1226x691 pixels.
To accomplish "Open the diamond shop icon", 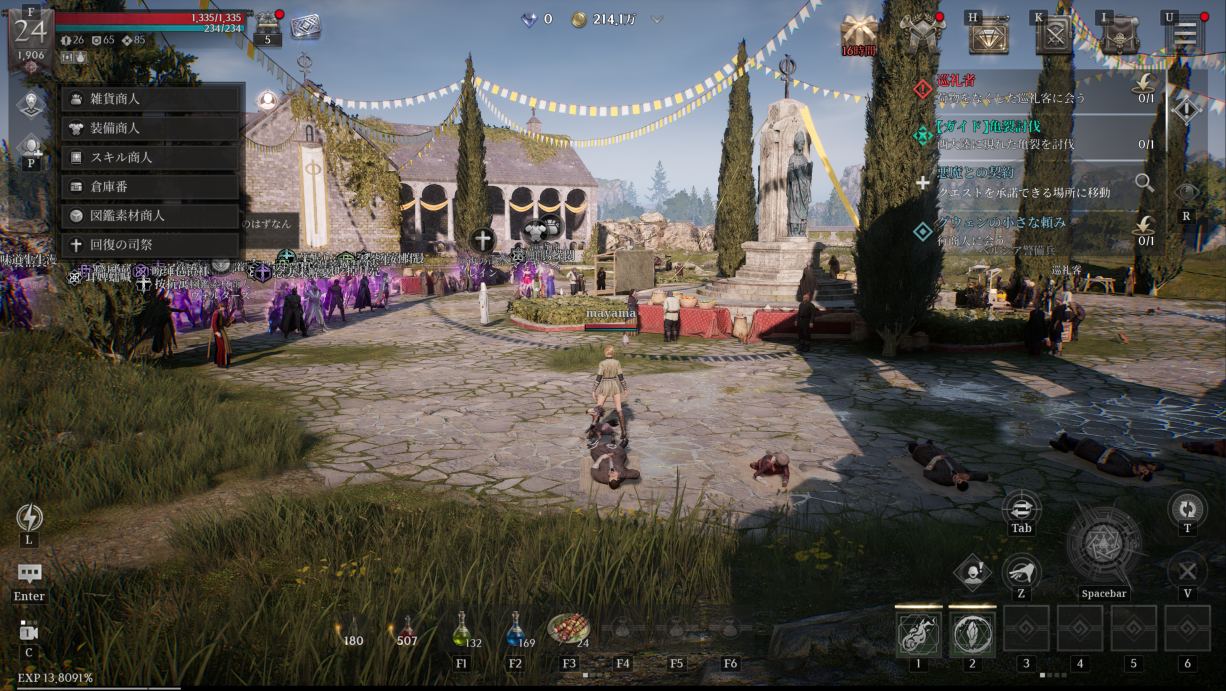I will tap(988, 36).
